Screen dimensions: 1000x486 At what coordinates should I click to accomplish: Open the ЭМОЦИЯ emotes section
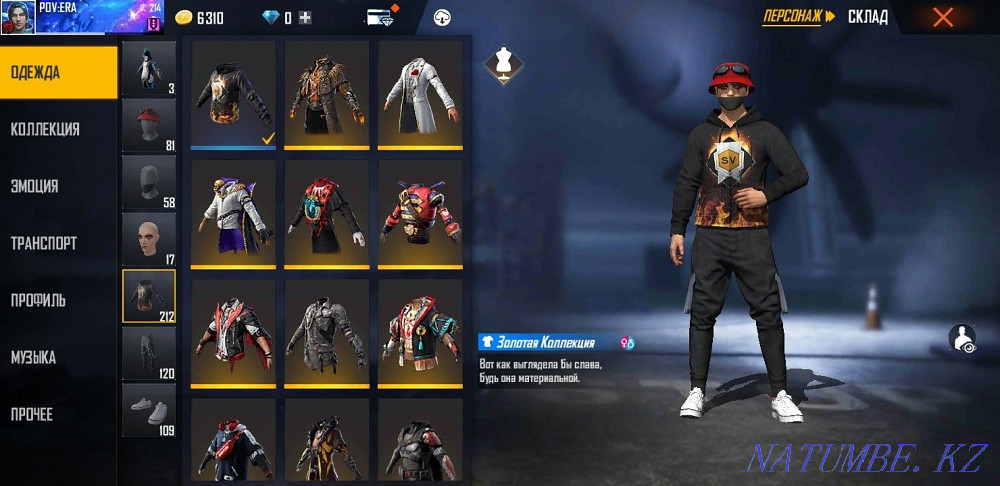[58, 186]
